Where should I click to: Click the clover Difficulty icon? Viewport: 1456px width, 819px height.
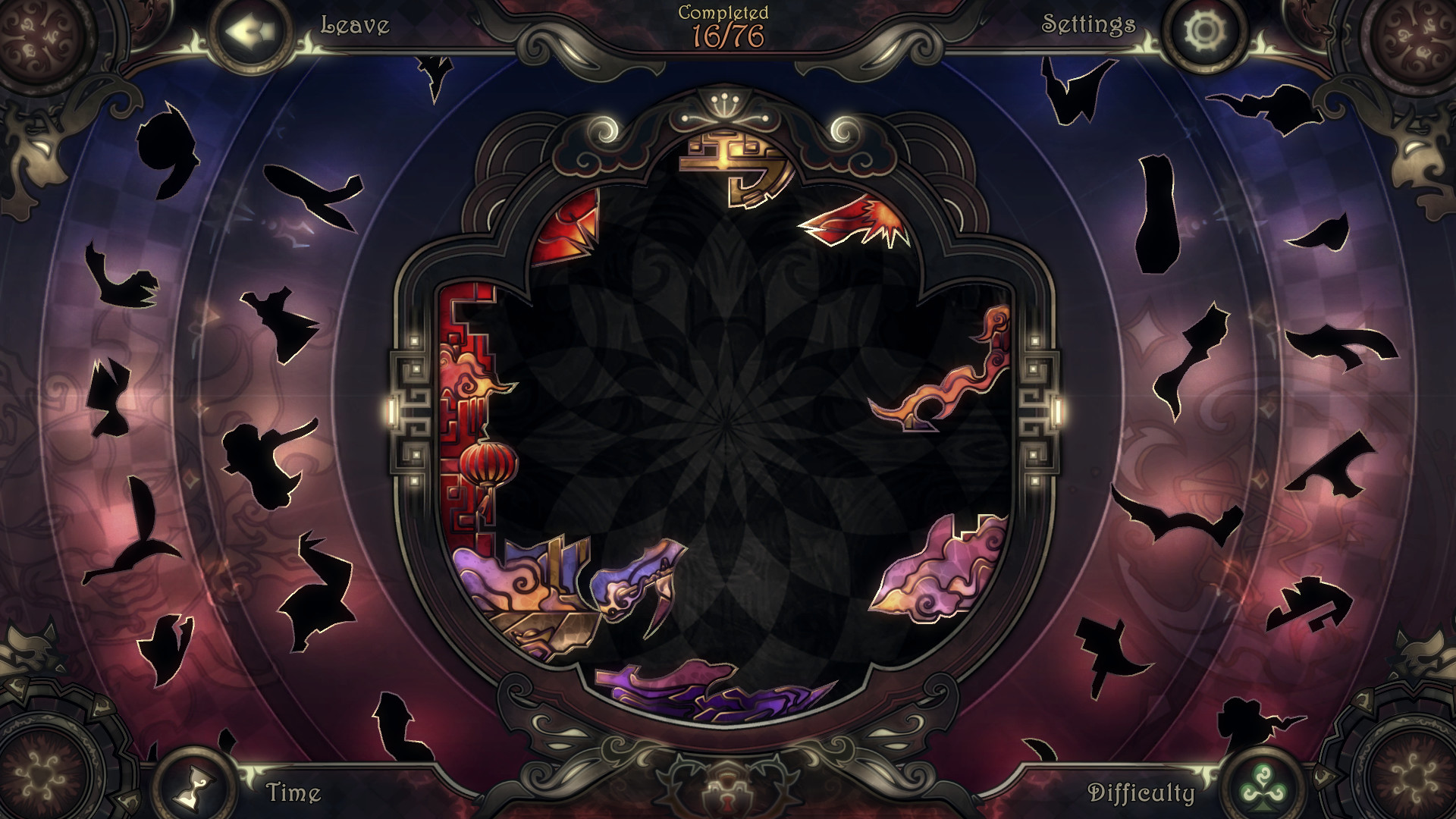pyautogui.click(x=1265, y=786)
